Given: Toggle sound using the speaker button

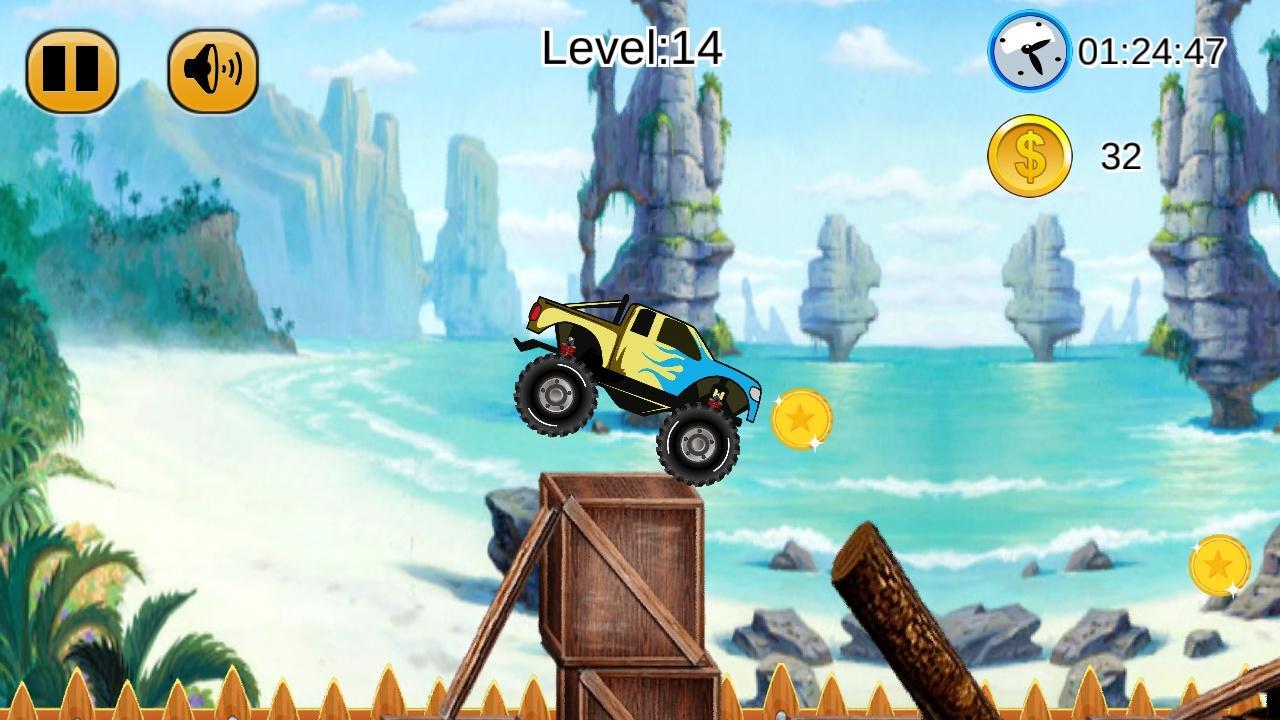Looking at the screenshot, I should point(211,68).
